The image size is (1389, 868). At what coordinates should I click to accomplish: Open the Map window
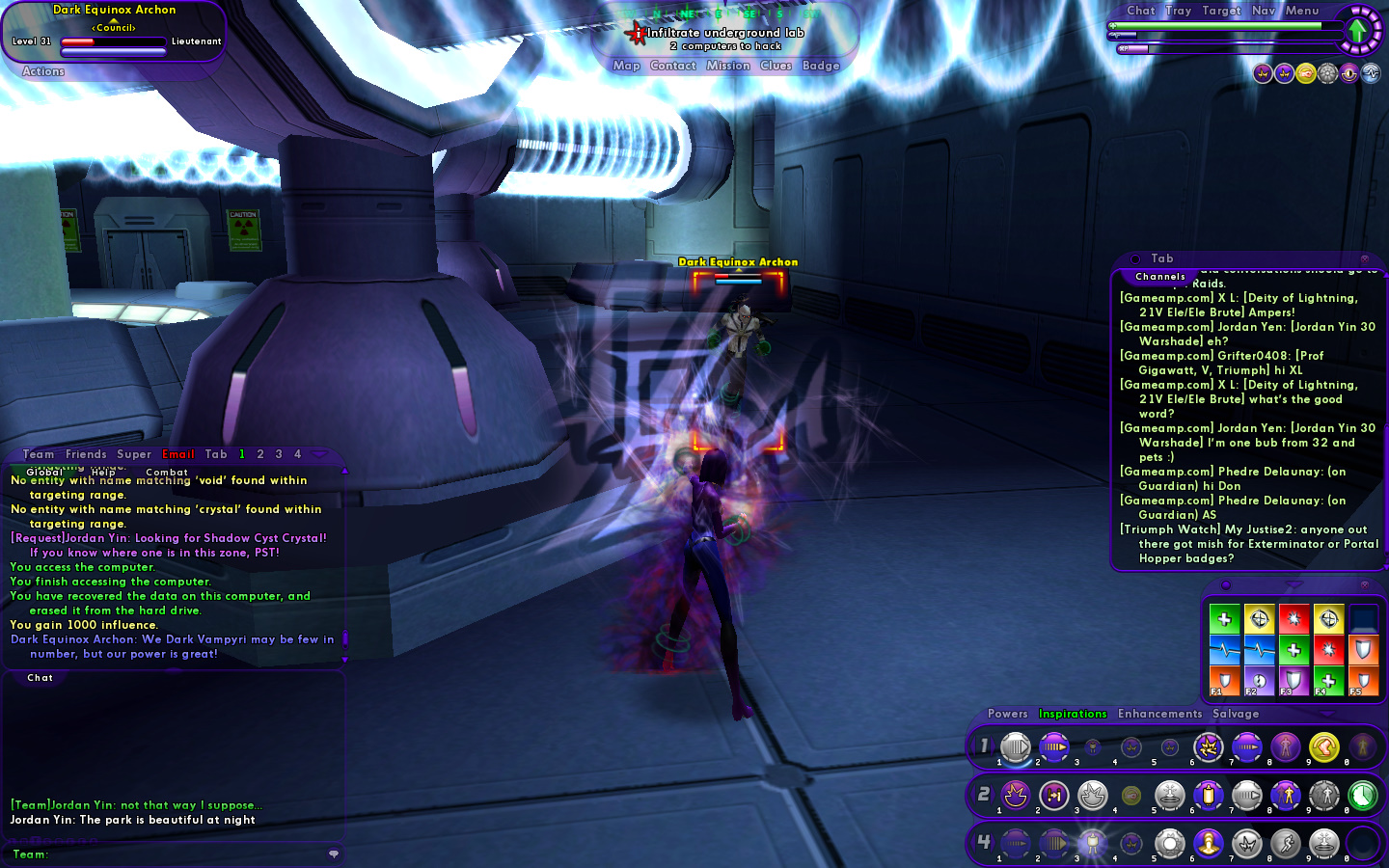pyautogui.click(x=626, y=66)
